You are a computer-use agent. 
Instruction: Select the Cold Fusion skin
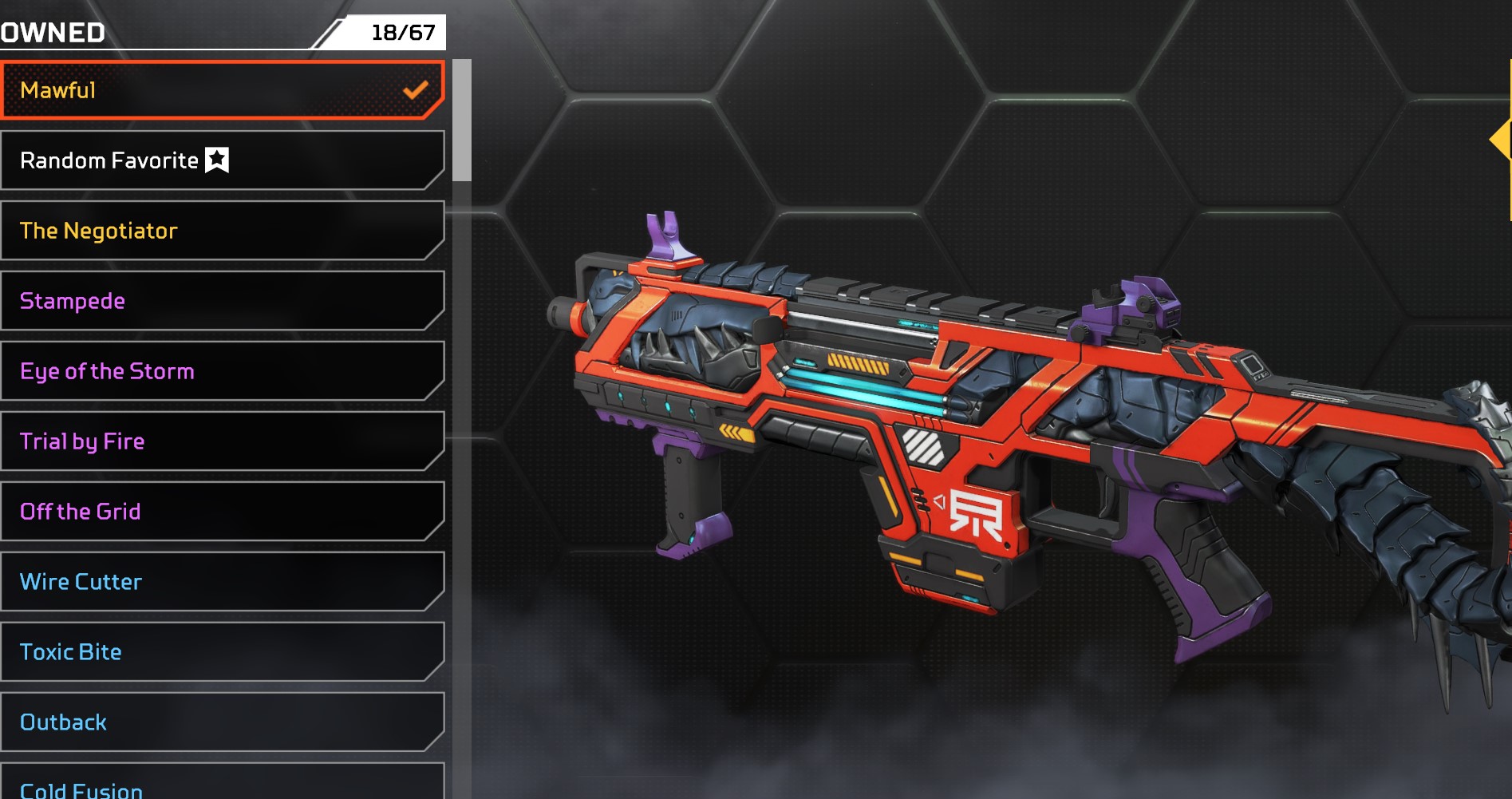coord(222,786)
